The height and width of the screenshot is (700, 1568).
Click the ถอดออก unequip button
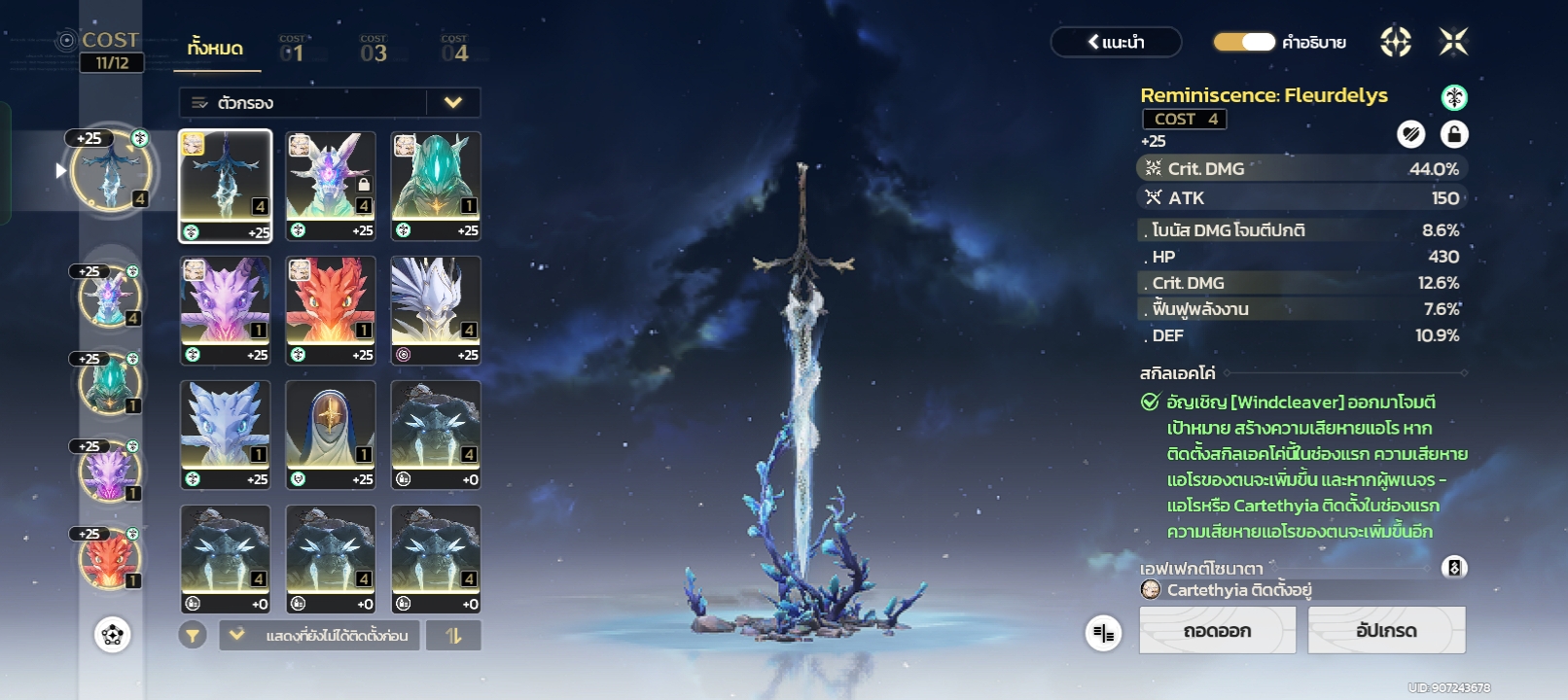1217,631
